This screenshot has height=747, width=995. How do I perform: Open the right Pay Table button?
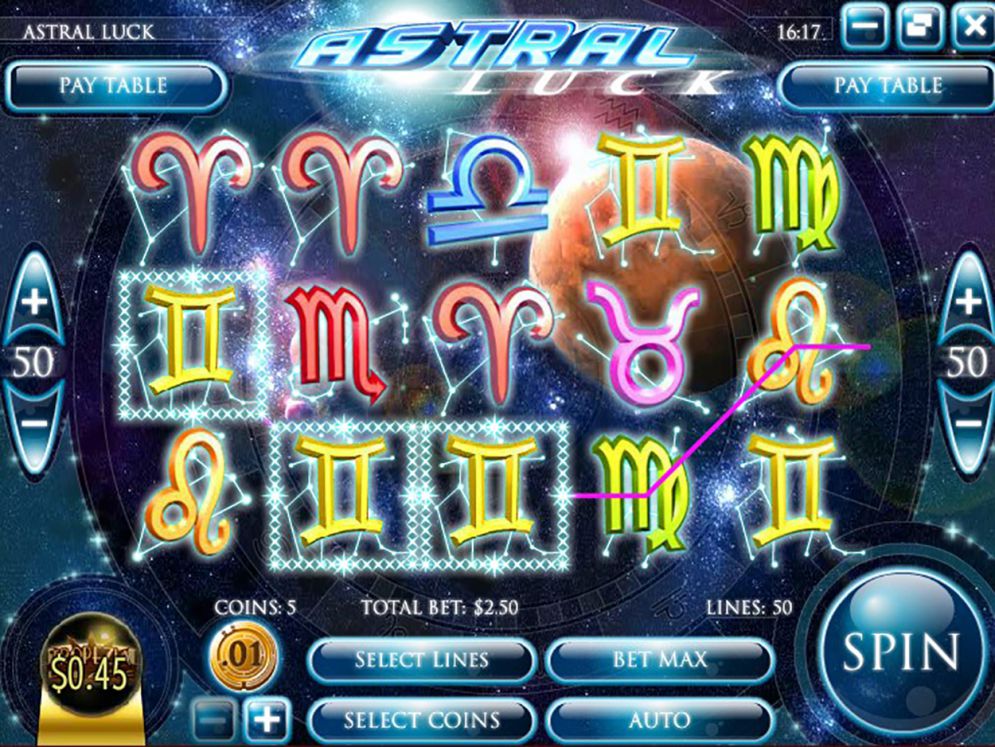pyautogui.click(x=887, y=86)
